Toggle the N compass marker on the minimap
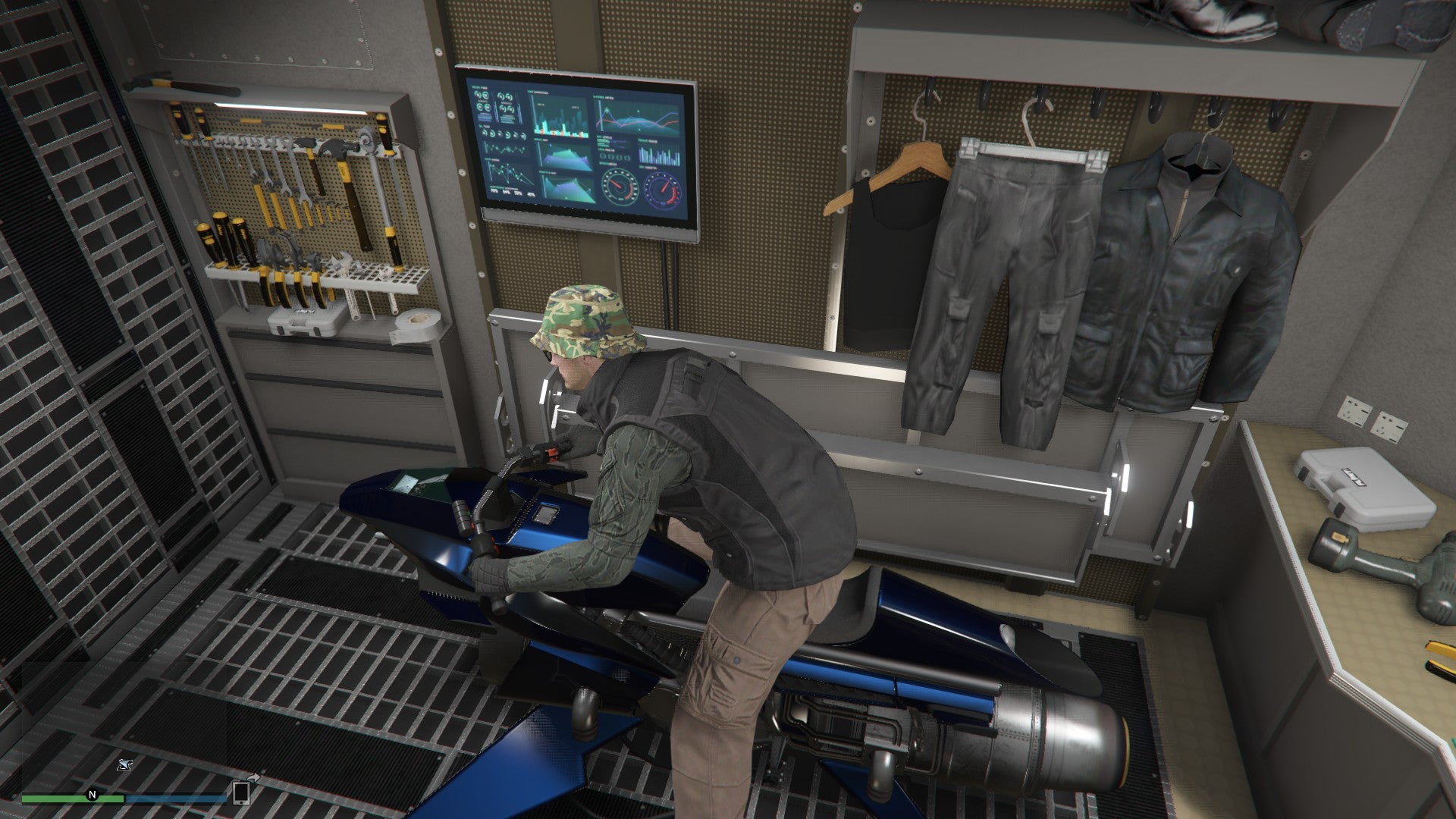 click(92, 794)
